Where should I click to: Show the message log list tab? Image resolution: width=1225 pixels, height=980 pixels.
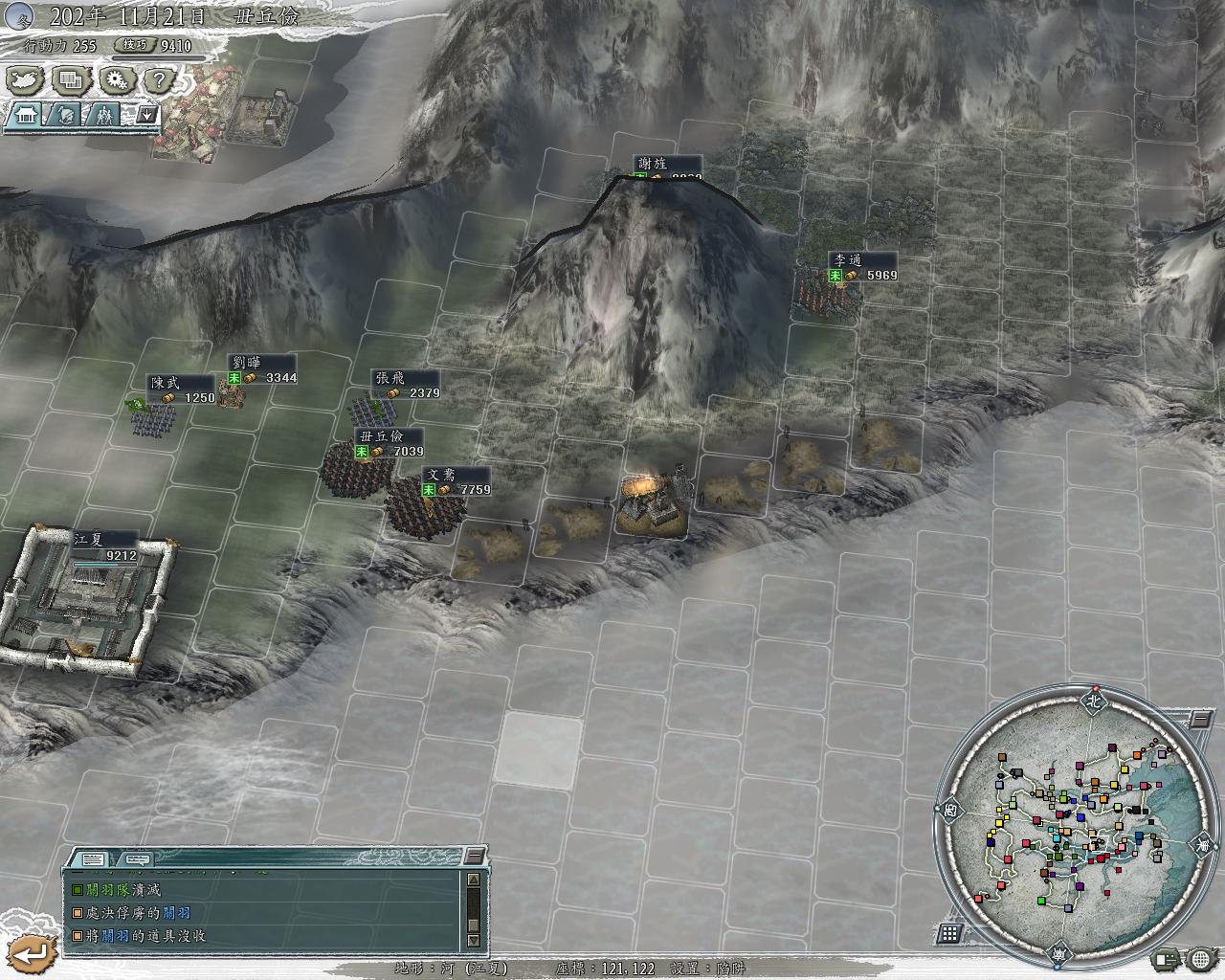click(x=93, y=858)
